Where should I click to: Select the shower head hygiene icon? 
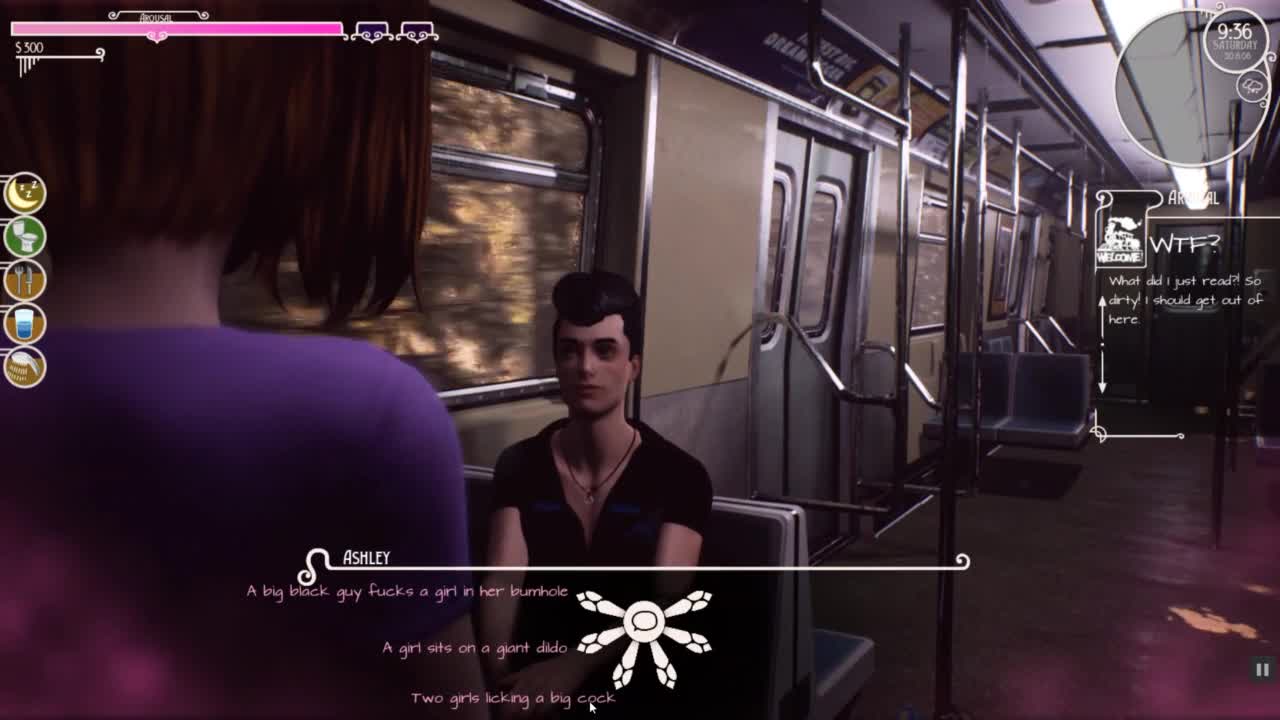(x=25, y=368)
